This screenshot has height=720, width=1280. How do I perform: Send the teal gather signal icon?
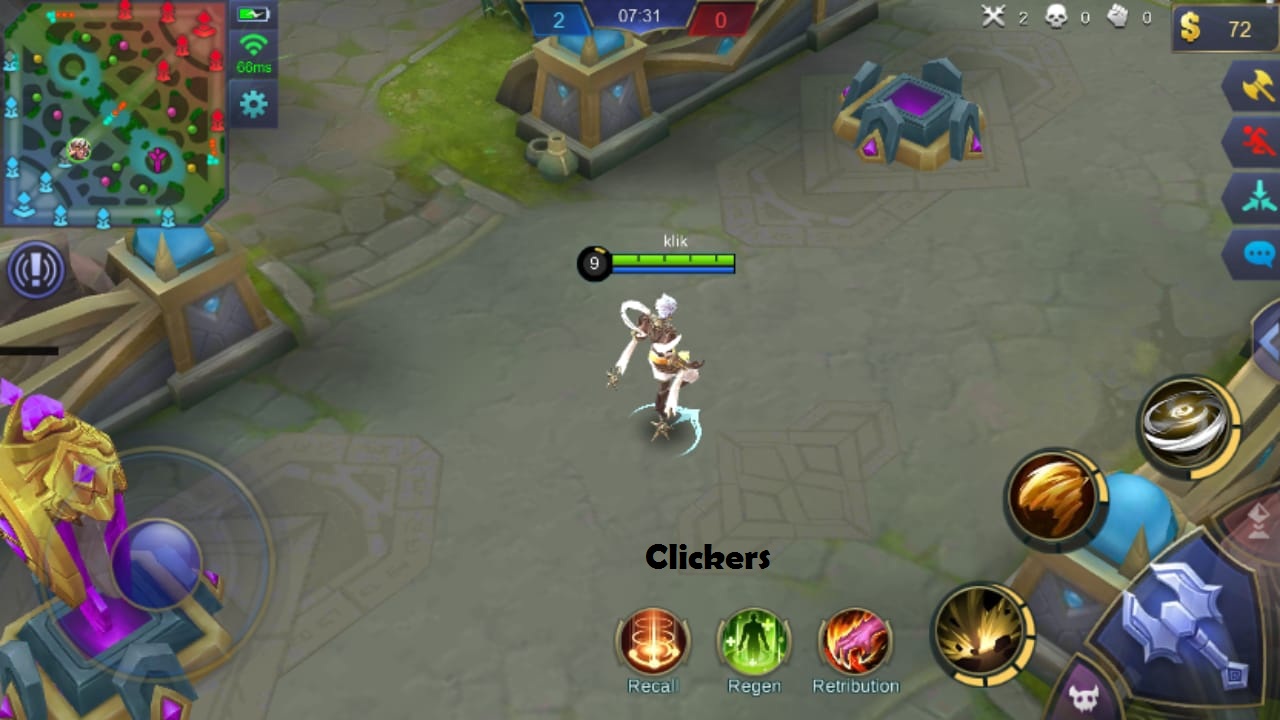tap(1256, 197)
